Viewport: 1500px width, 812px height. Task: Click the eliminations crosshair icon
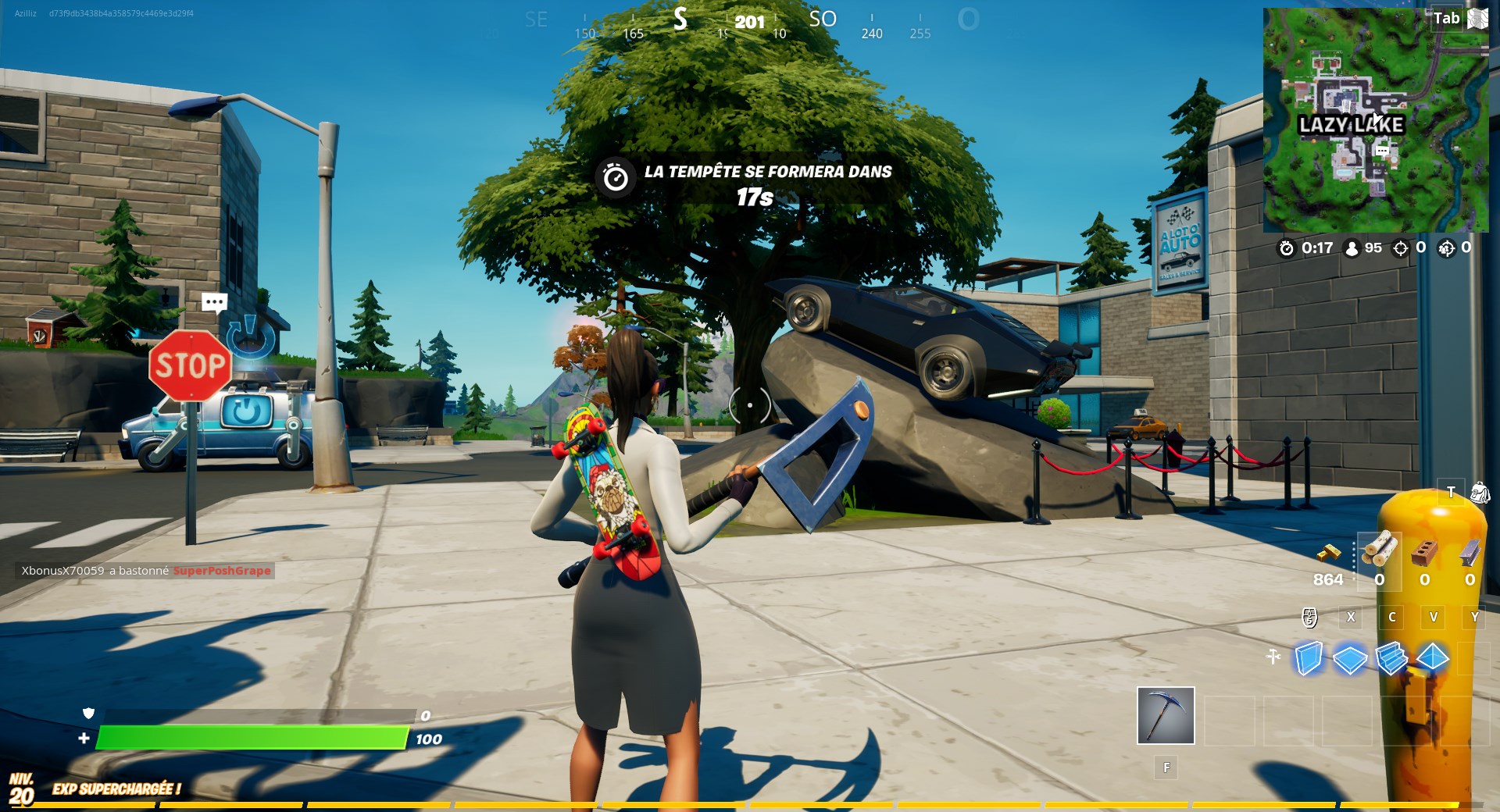[x=1401, y=249]
